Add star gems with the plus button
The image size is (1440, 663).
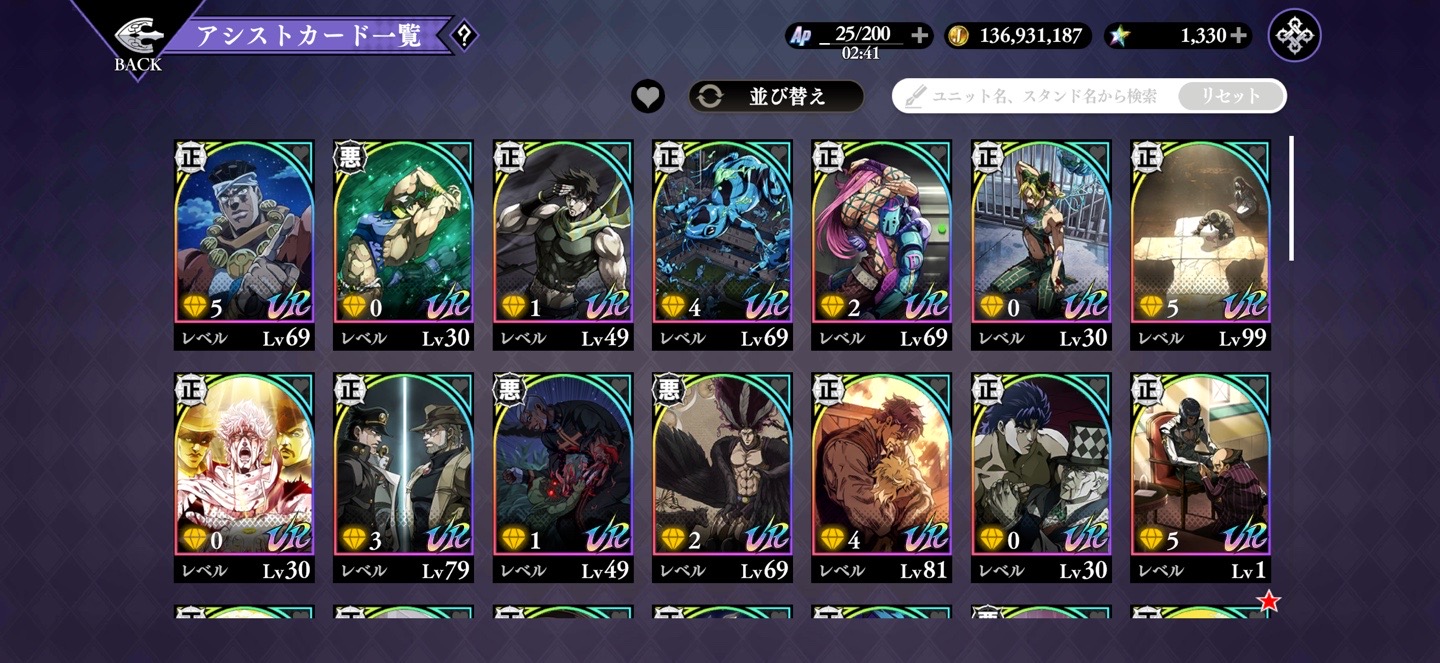1239,36
